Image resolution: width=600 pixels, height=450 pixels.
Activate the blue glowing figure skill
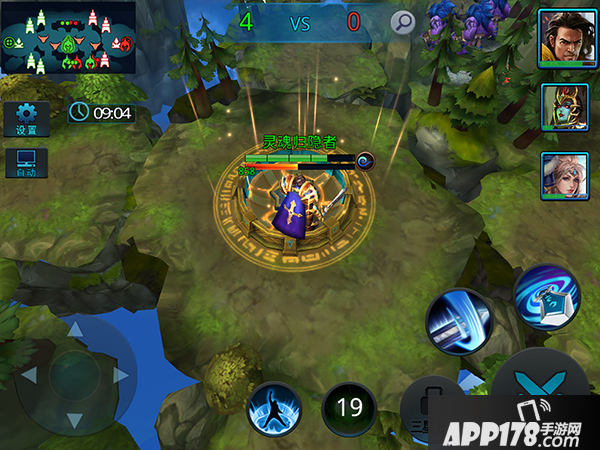pyautogui.click(x=275, y=408)
